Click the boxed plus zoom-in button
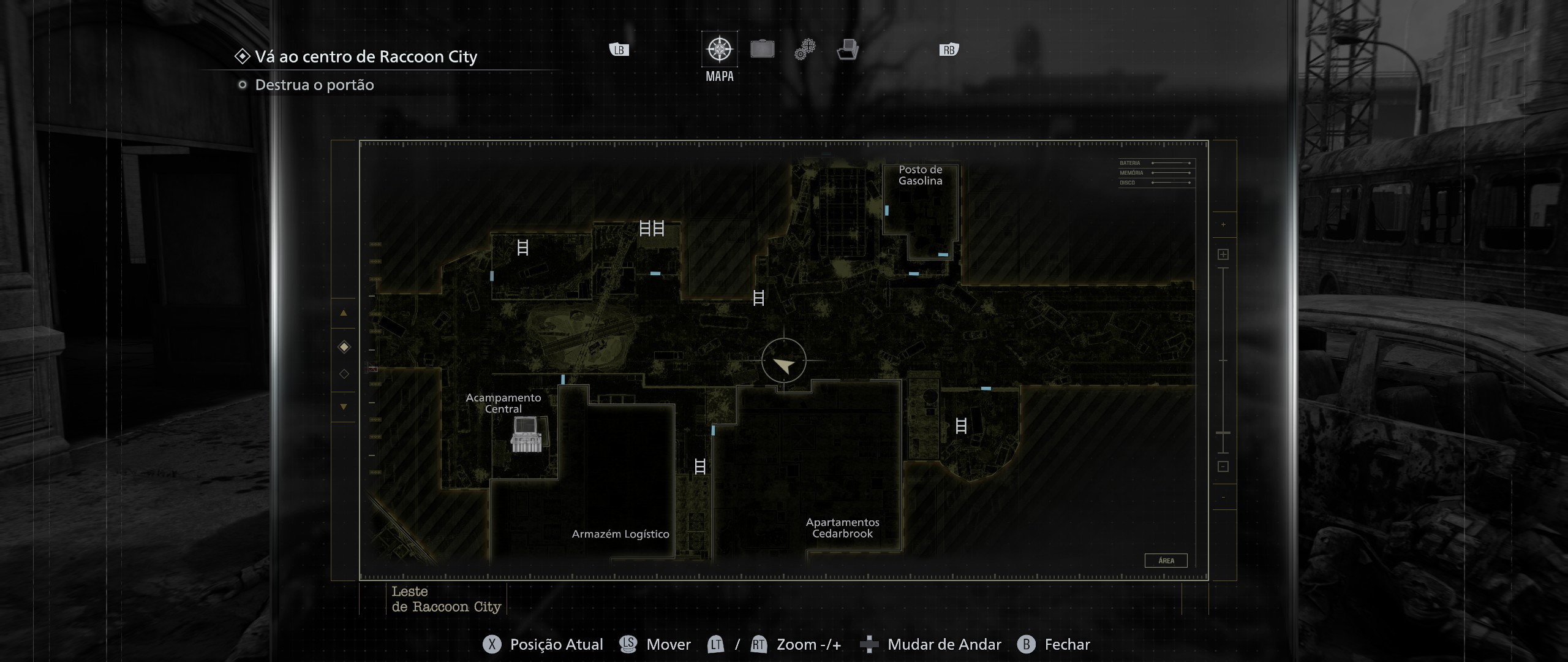This screenshot has width=1568, height=662. pos(1223,254)
